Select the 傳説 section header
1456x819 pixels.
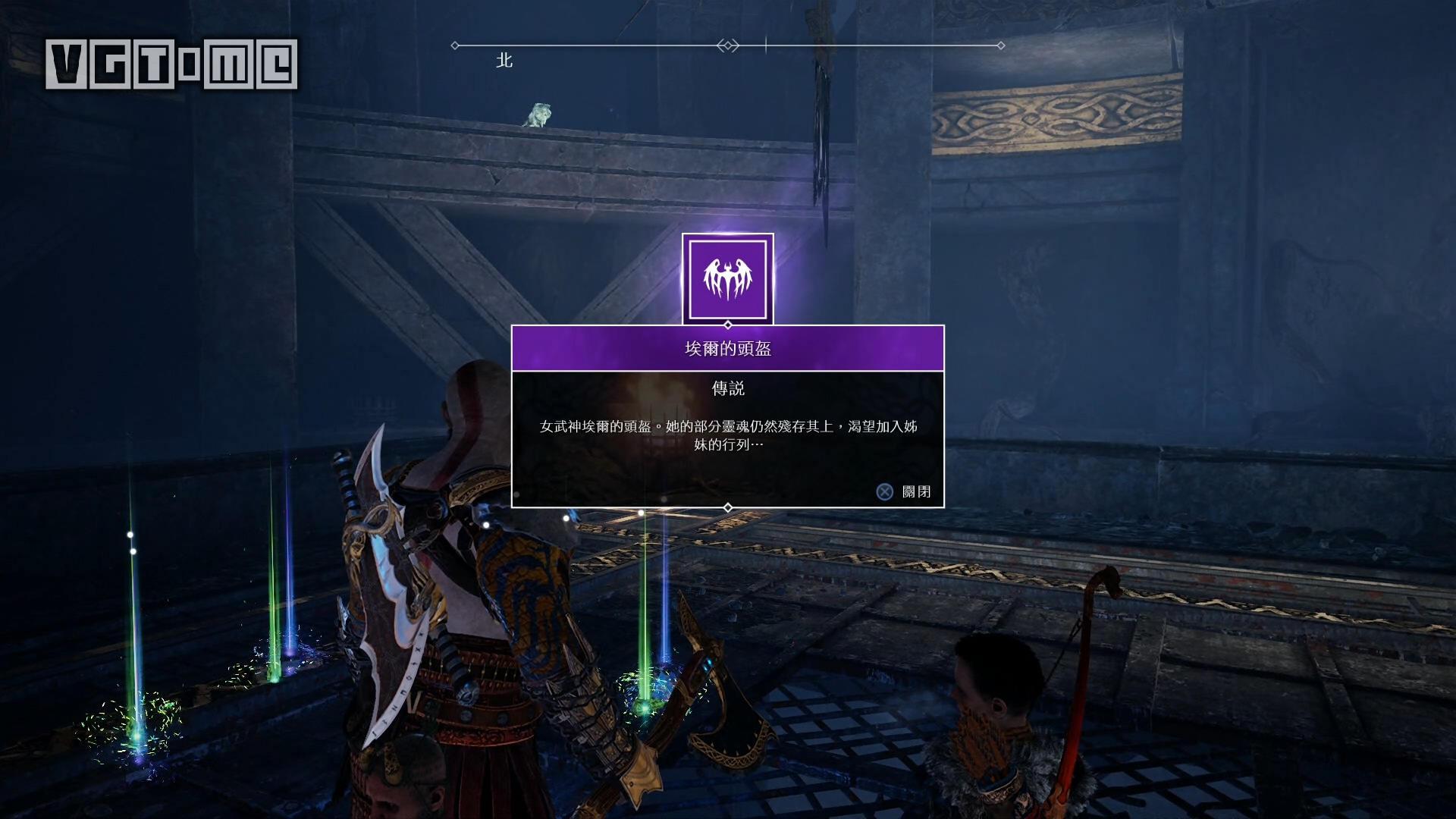(x=728, y=389)
